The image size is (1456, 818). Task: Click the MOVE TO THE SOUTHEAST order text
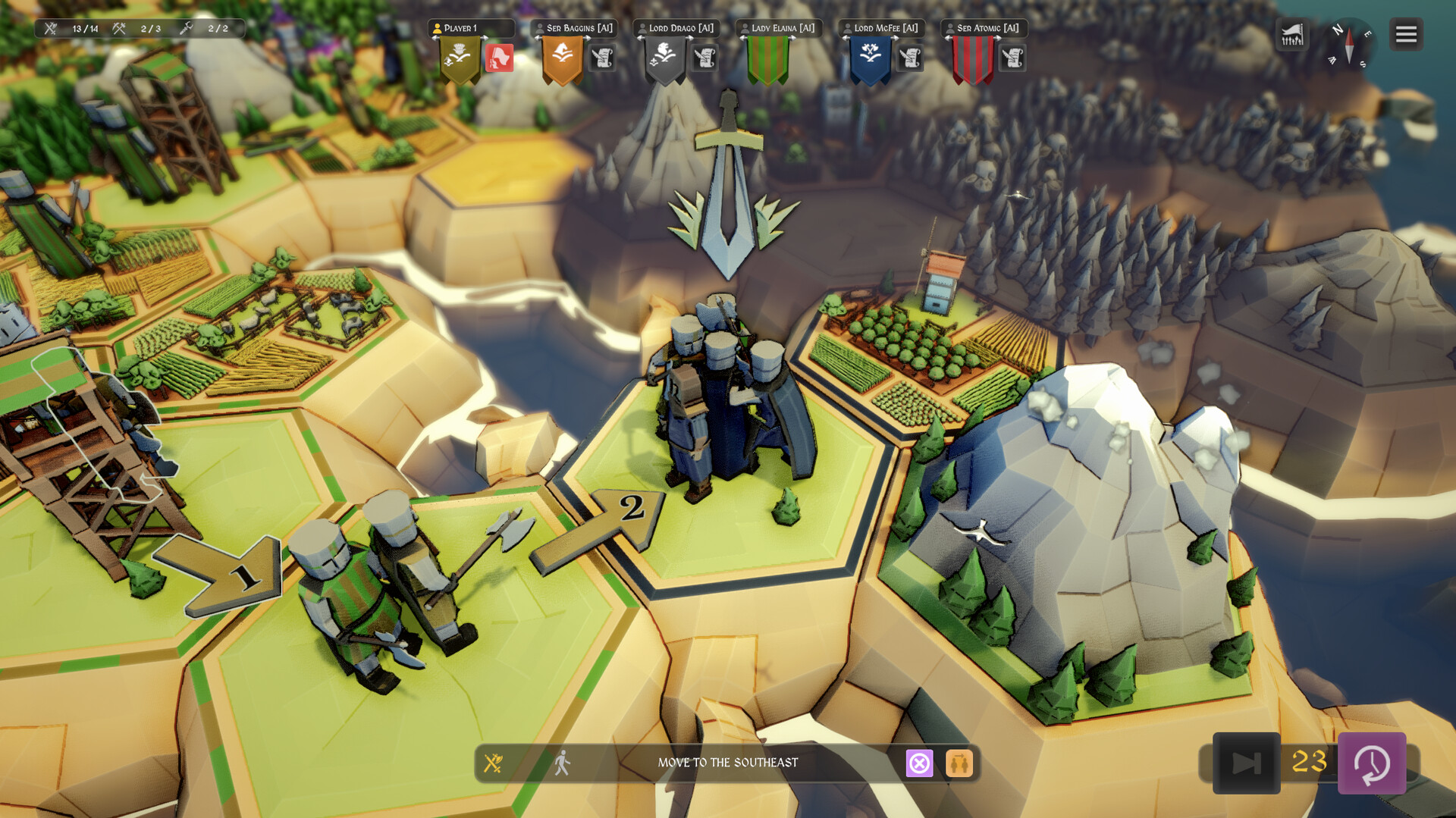tap(728, 764)
